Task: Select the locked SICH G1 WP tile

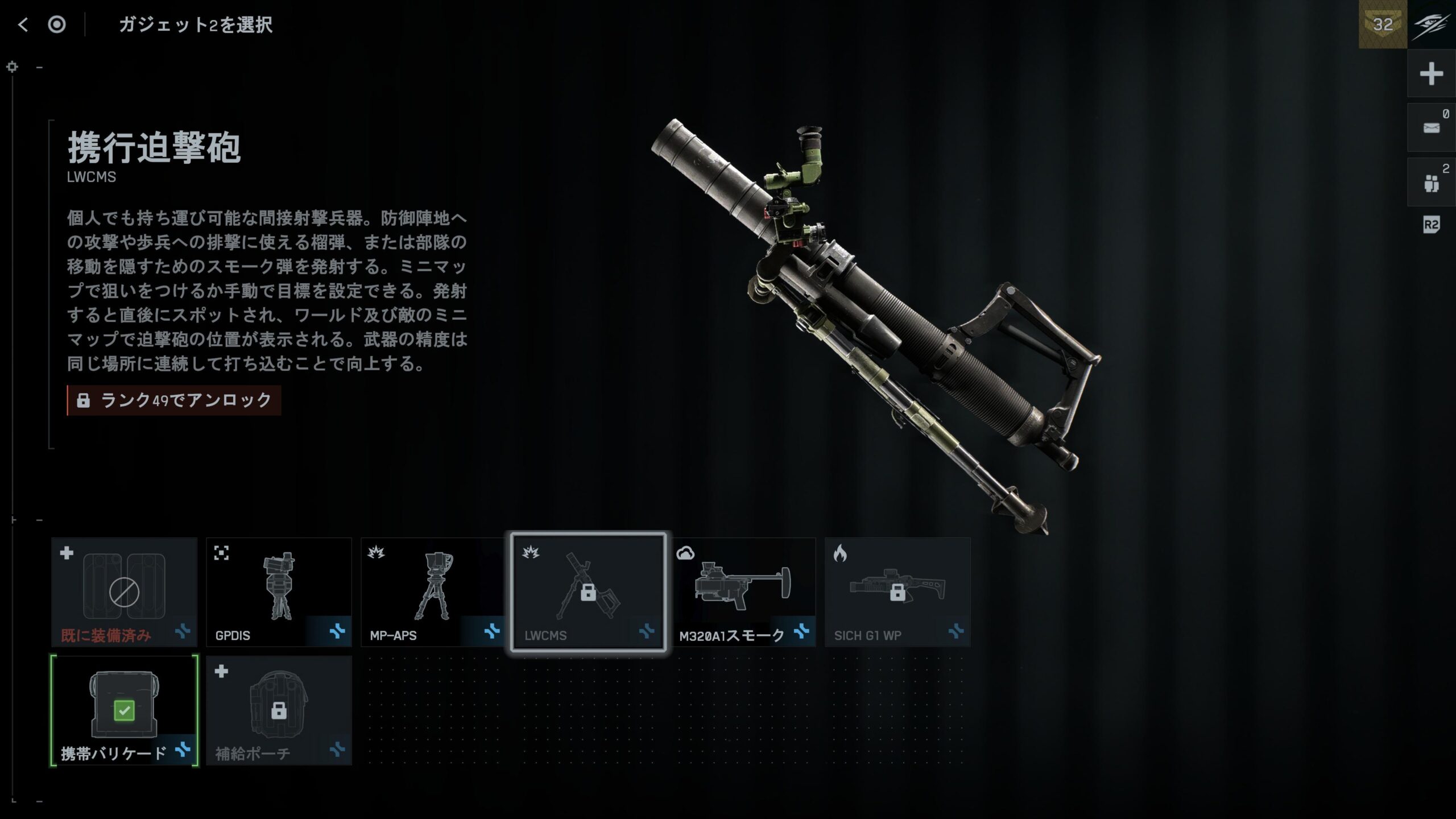Action: (897, 591)
